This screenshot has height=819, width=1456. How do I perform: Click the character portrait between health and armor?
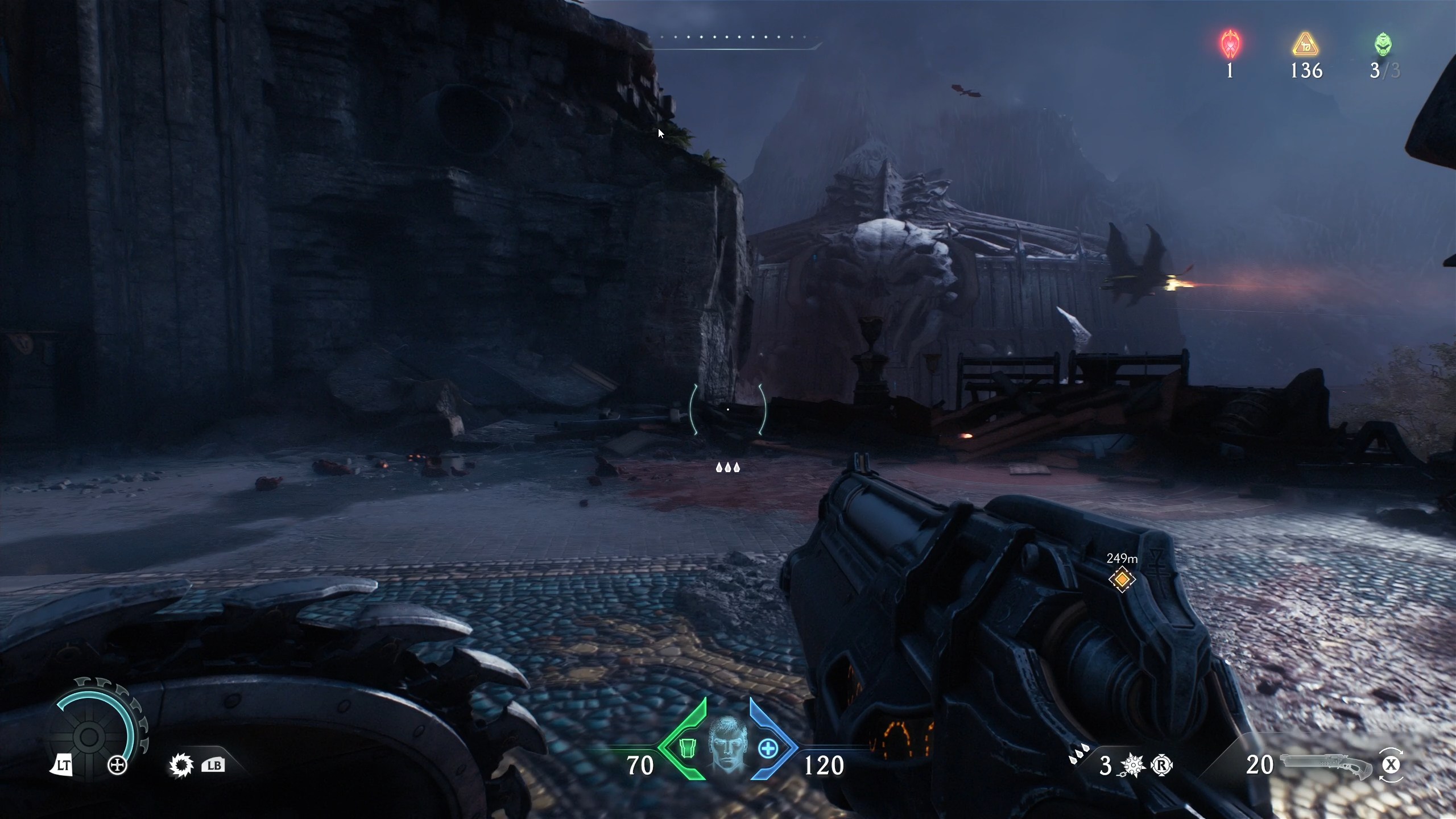point(729,746)
